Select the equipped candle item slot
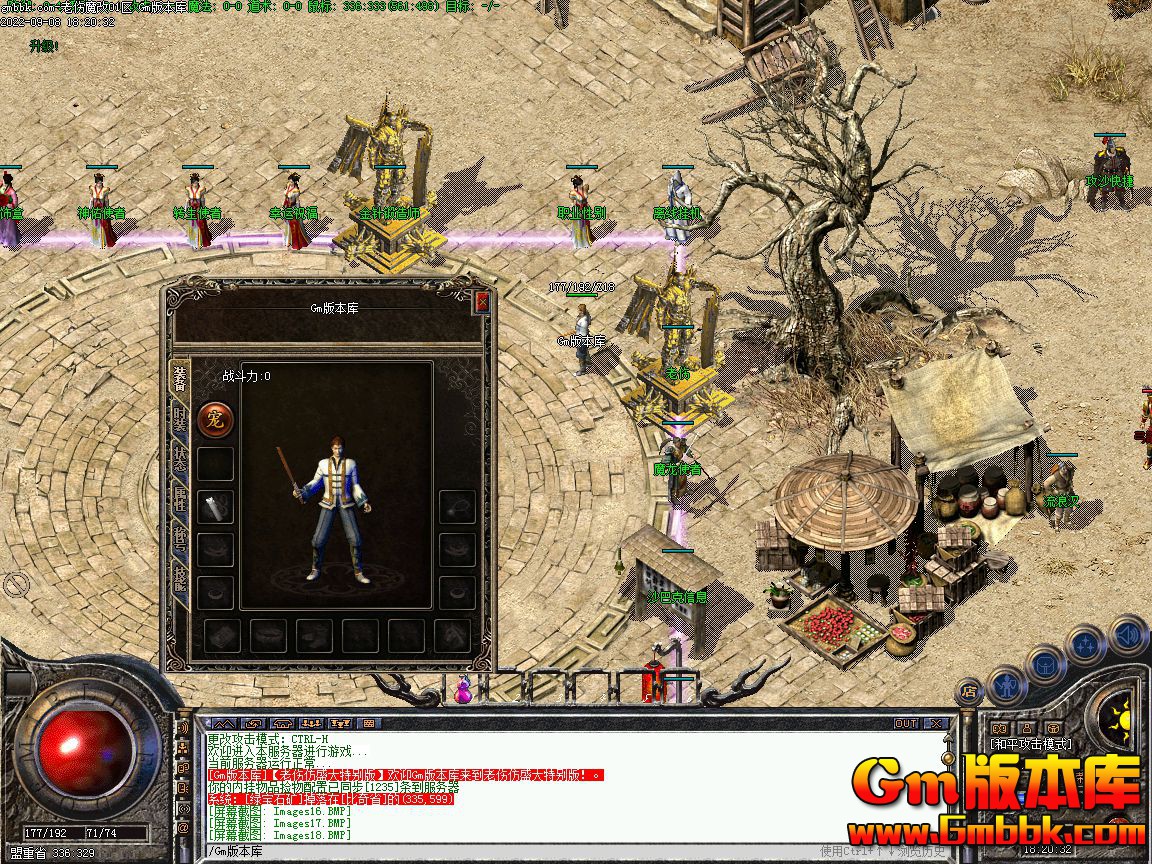Screen dimensions: 1152x864 216,506
